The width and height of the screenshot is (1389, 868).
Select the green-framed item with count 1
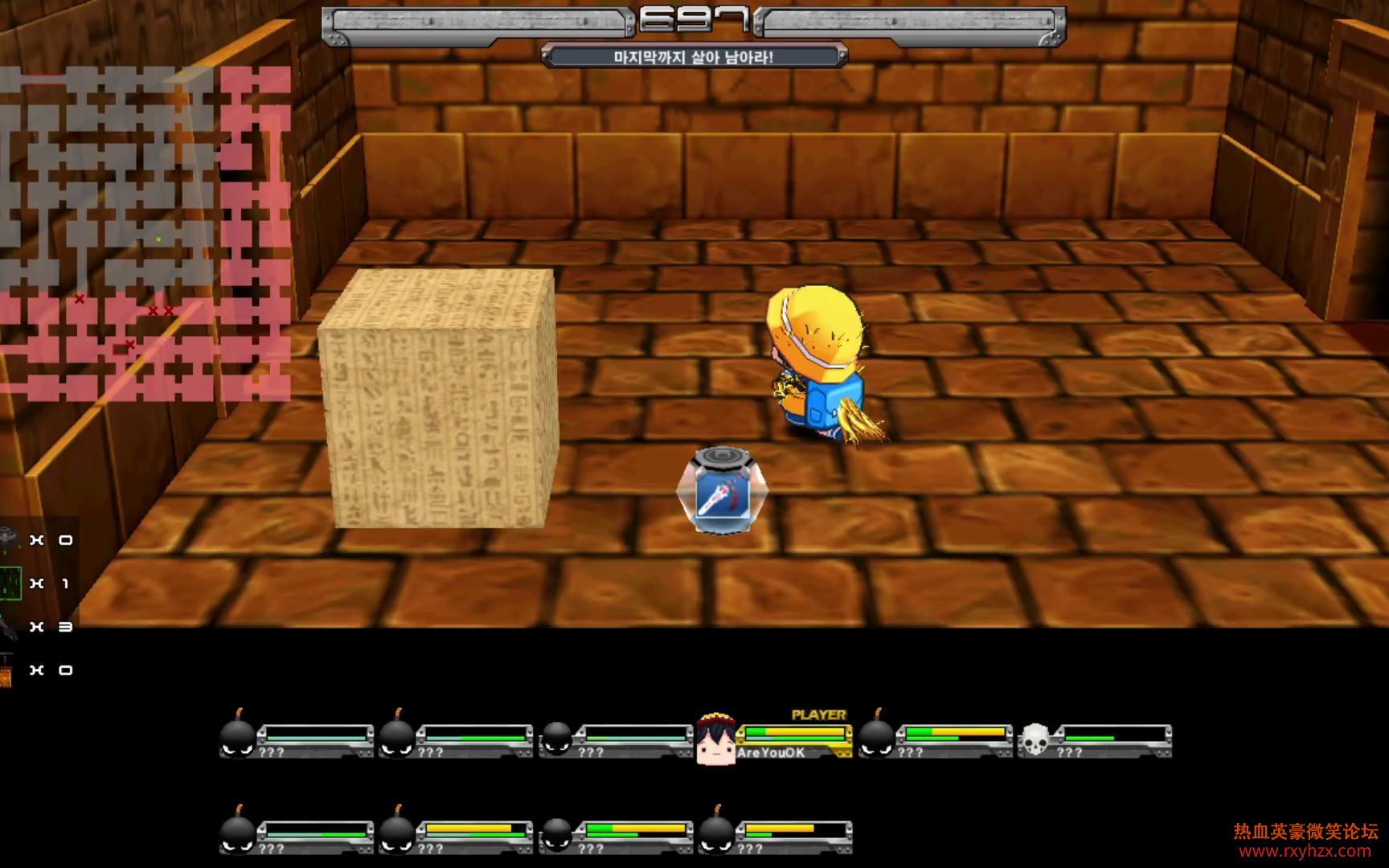click(10, 583)
